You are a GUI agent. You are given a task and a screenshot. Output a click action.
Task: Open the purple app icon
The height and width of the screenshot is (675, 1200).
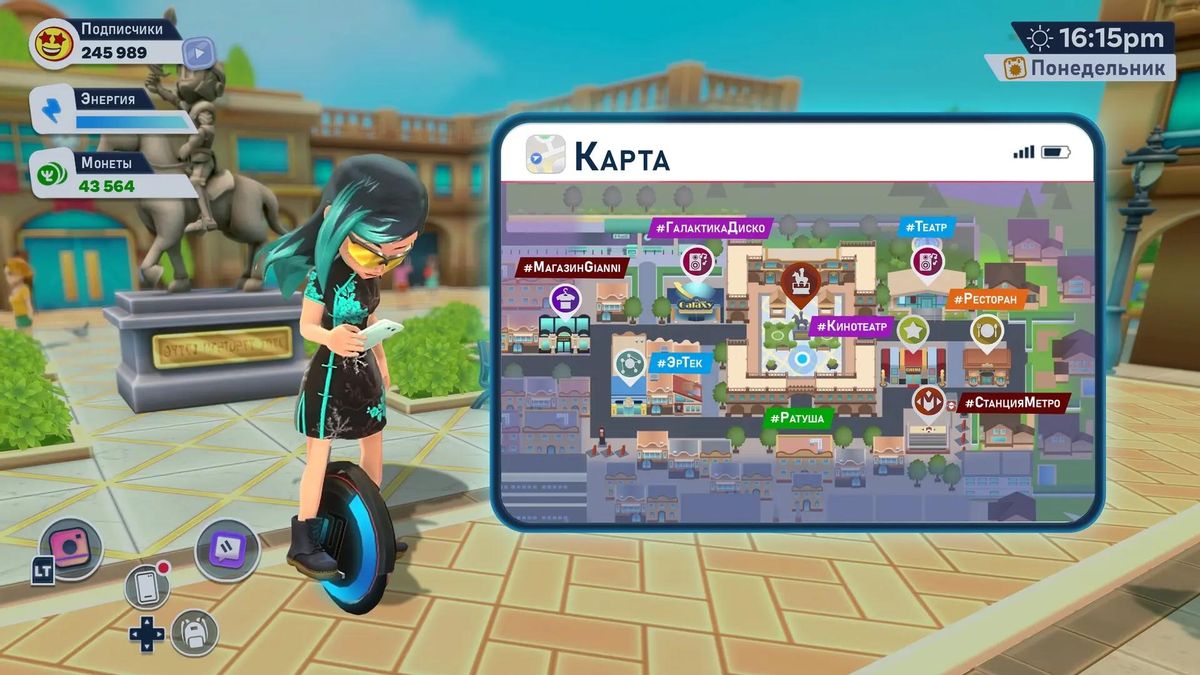pos(227,549)
